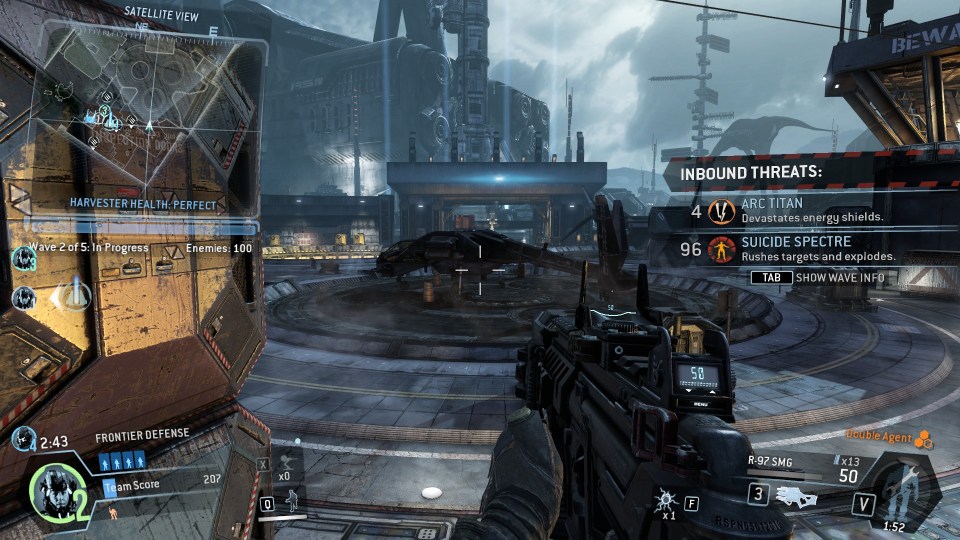960x540 pixels.
Task: Click the harvester tower objective icon
Action: tap(76, 296)
